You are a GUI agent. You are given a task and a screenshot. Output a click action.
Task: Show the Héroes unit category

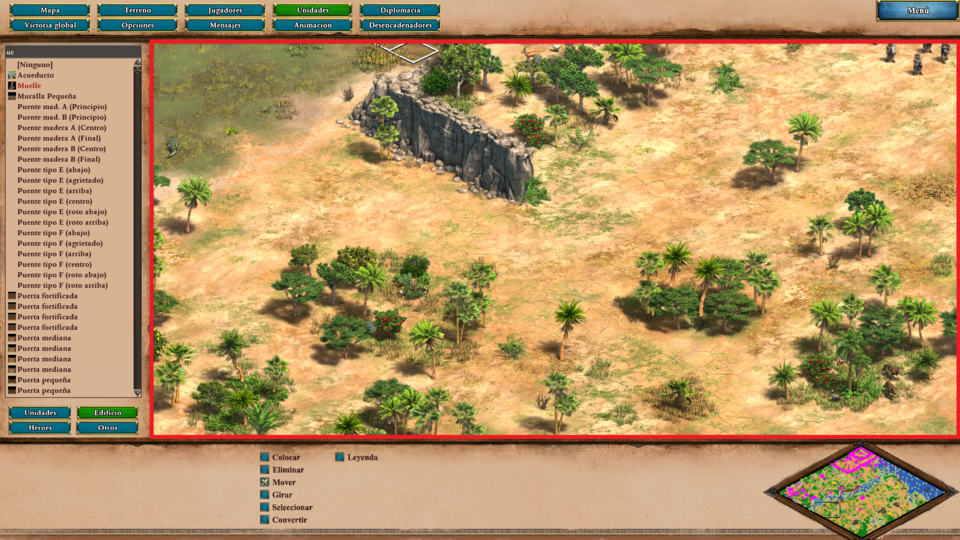click(40, 427)
